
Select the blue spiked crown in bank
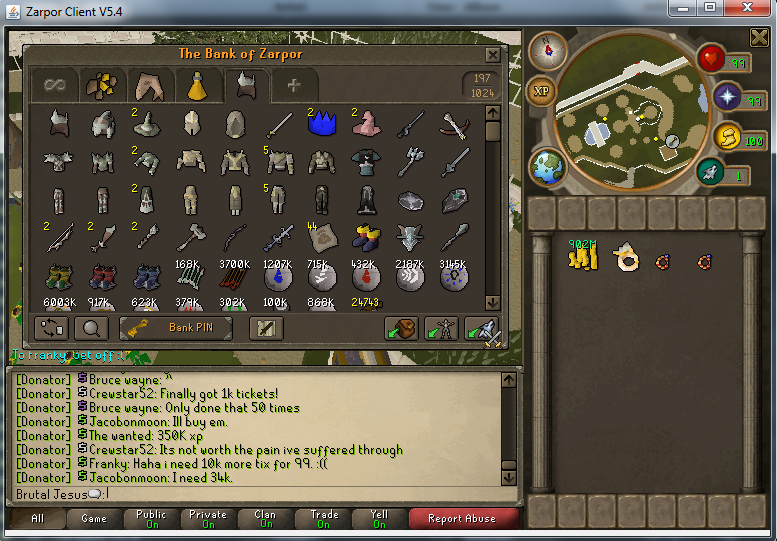click(x=320, y=124)
